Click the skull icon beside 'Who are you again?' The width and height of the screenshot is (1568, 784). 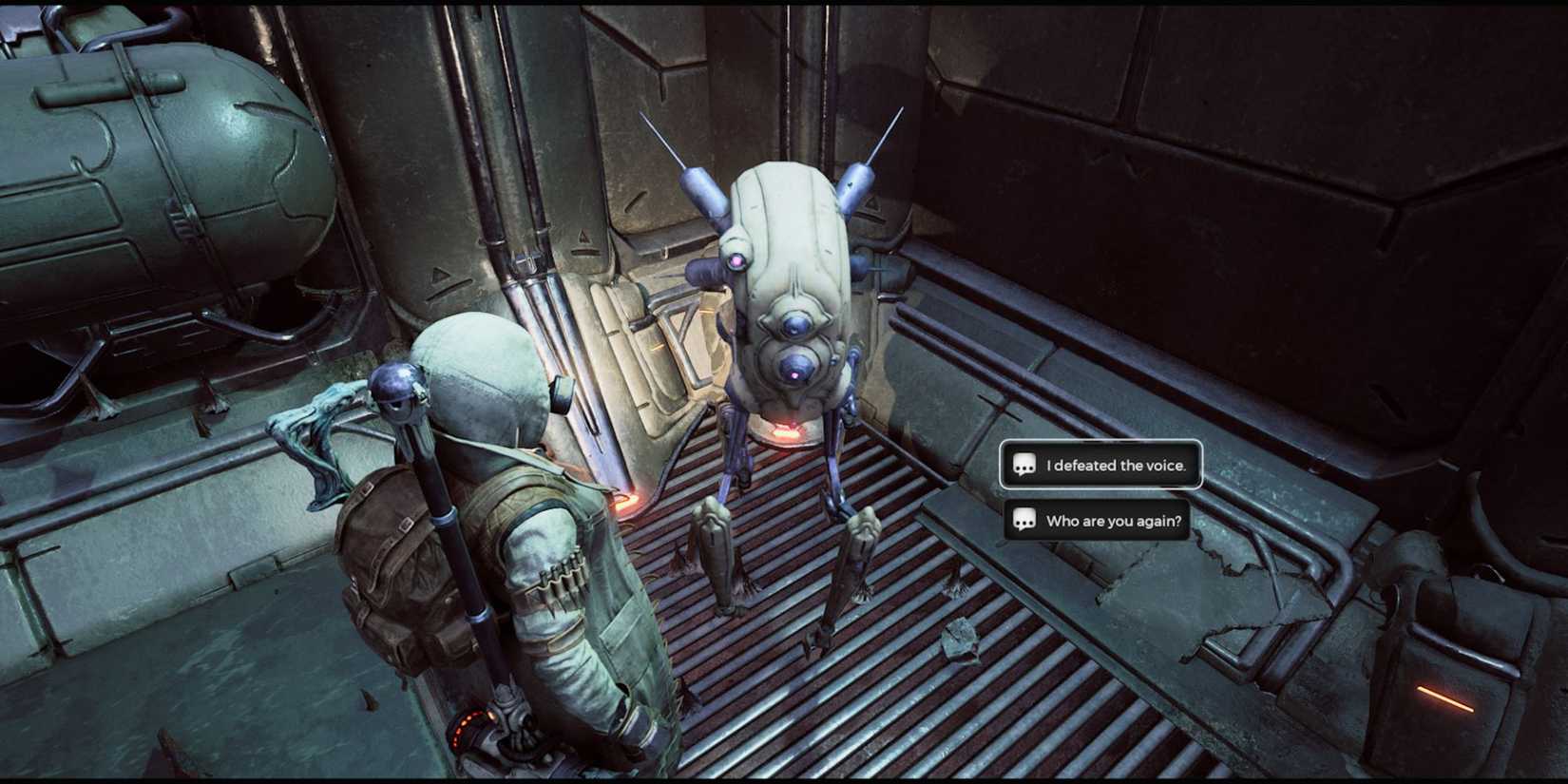(1023, 521)
